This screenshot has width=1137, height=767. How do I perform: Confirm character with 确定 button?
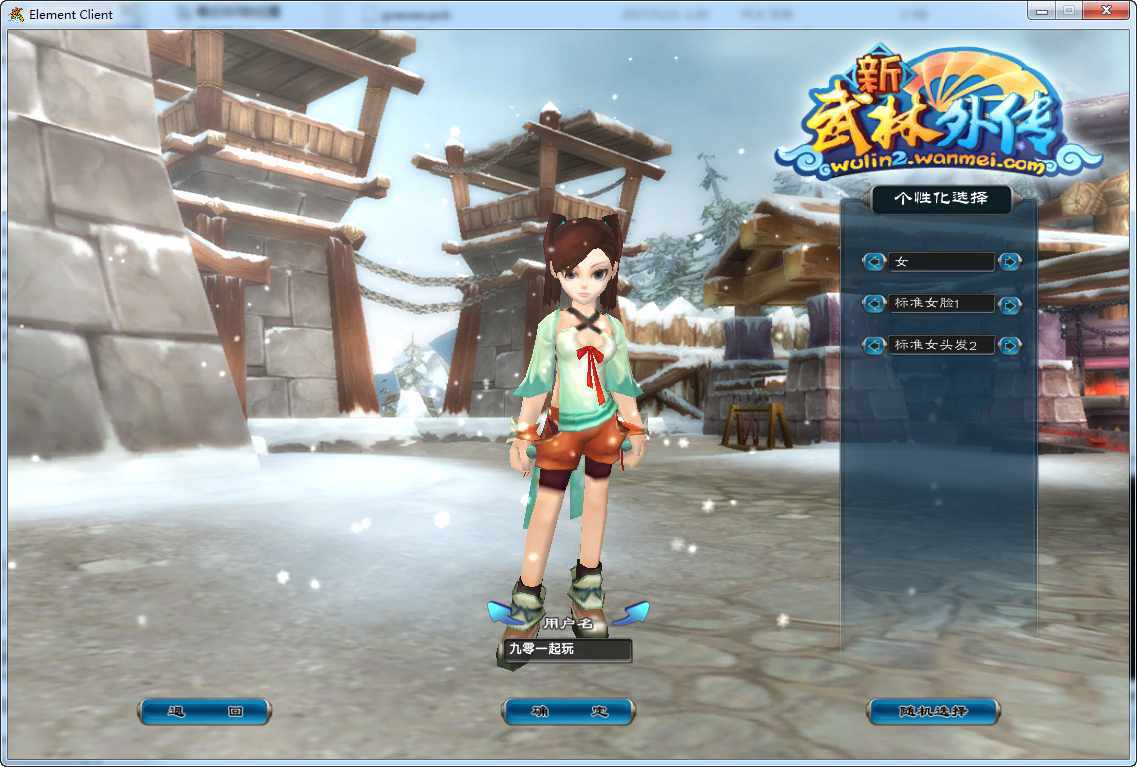pyautogui.click(x=568, y=712)
